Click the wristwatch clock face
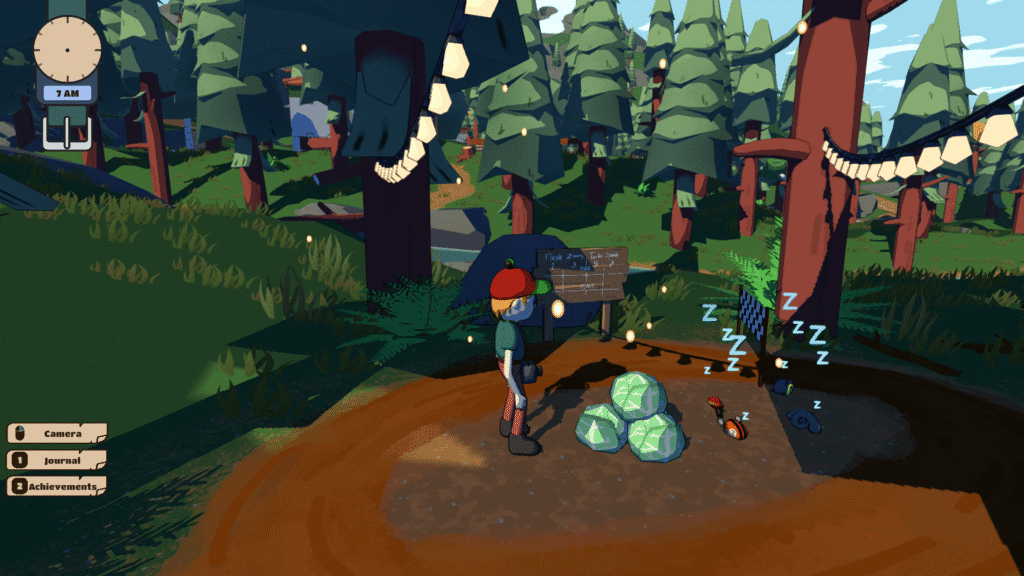The width and height of the screenshot is (1024, 576). point(68,48)
